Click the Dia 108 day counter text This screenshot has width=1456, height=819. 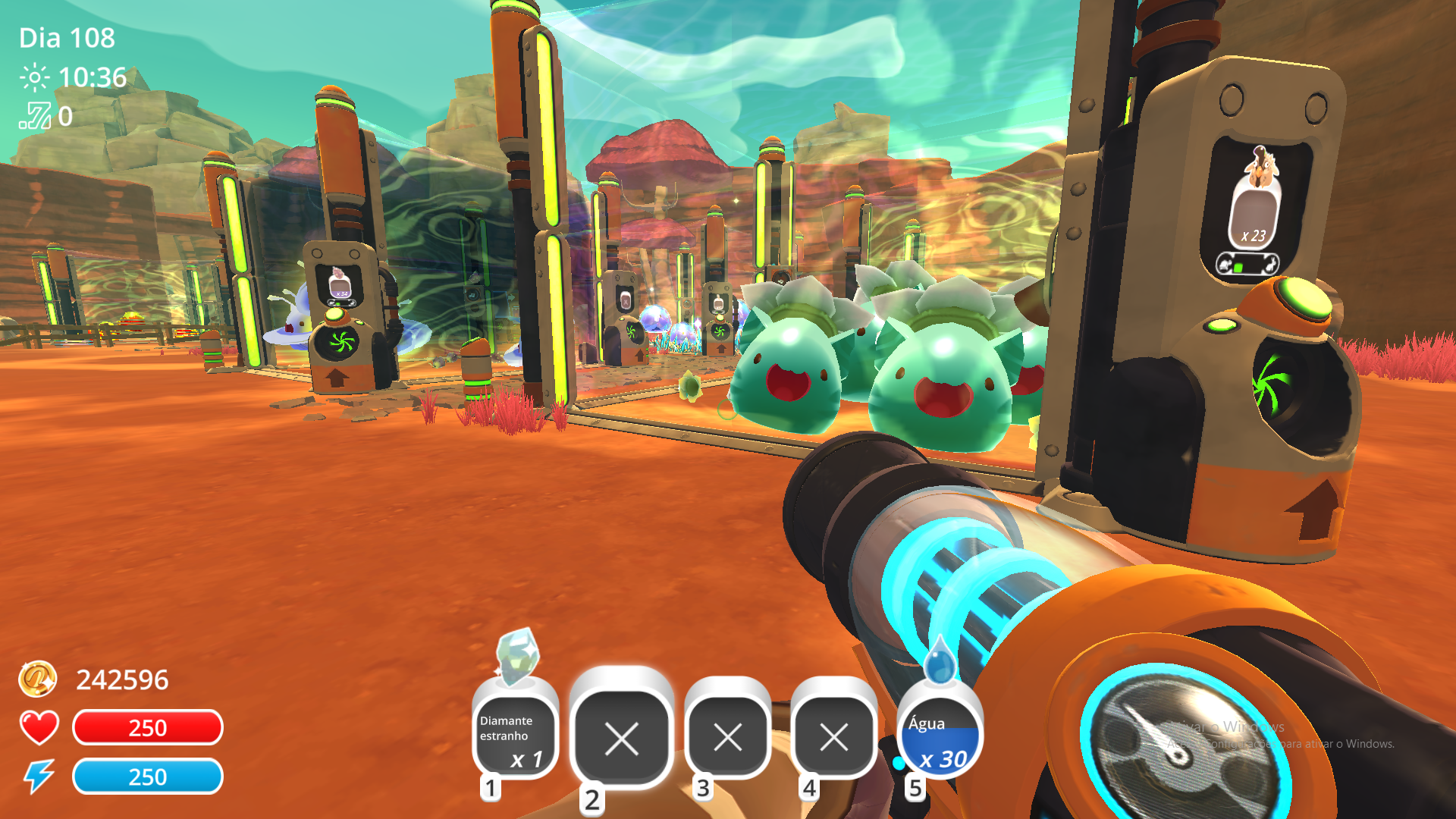click(x=67, y=37)
